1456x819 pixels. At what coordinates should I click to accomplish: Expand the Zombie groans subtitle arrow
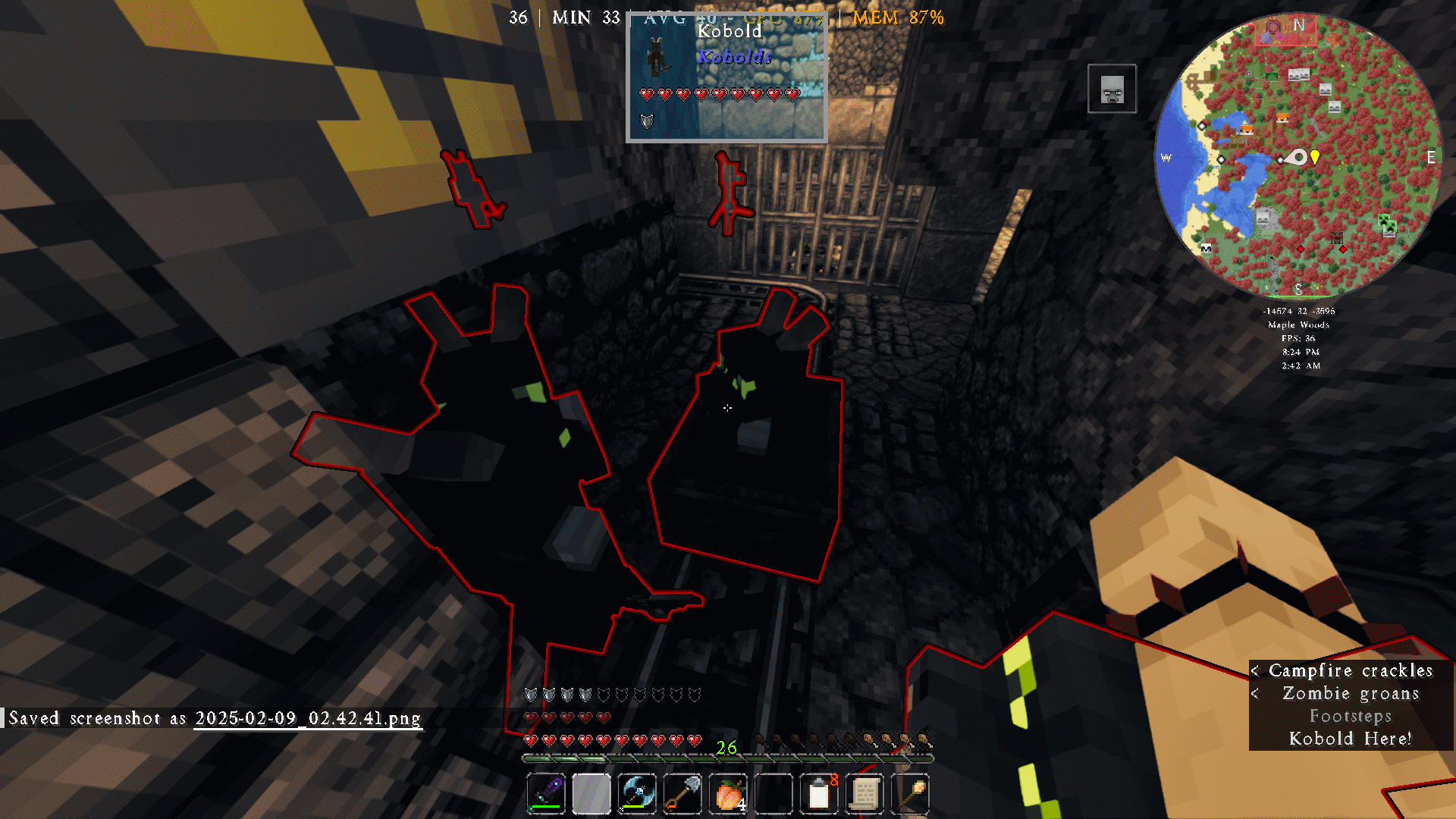1256,694
